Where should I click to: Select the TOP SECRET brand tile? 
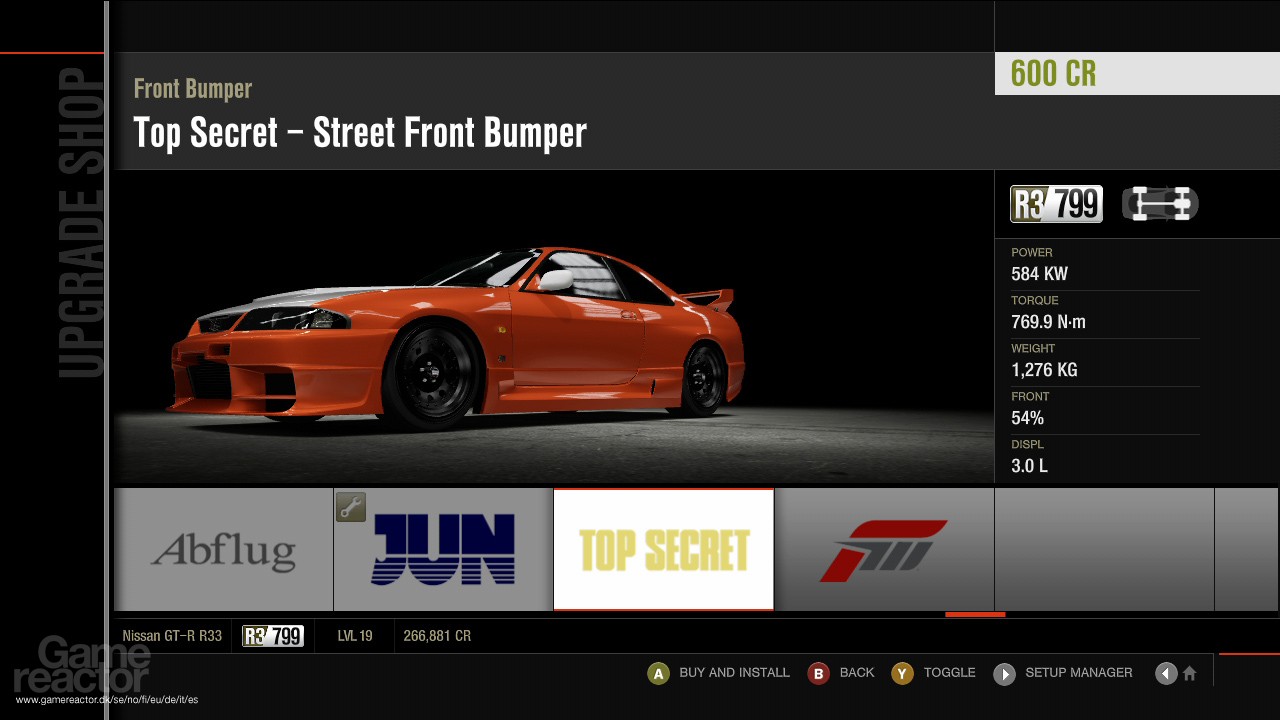click(663, 548)
